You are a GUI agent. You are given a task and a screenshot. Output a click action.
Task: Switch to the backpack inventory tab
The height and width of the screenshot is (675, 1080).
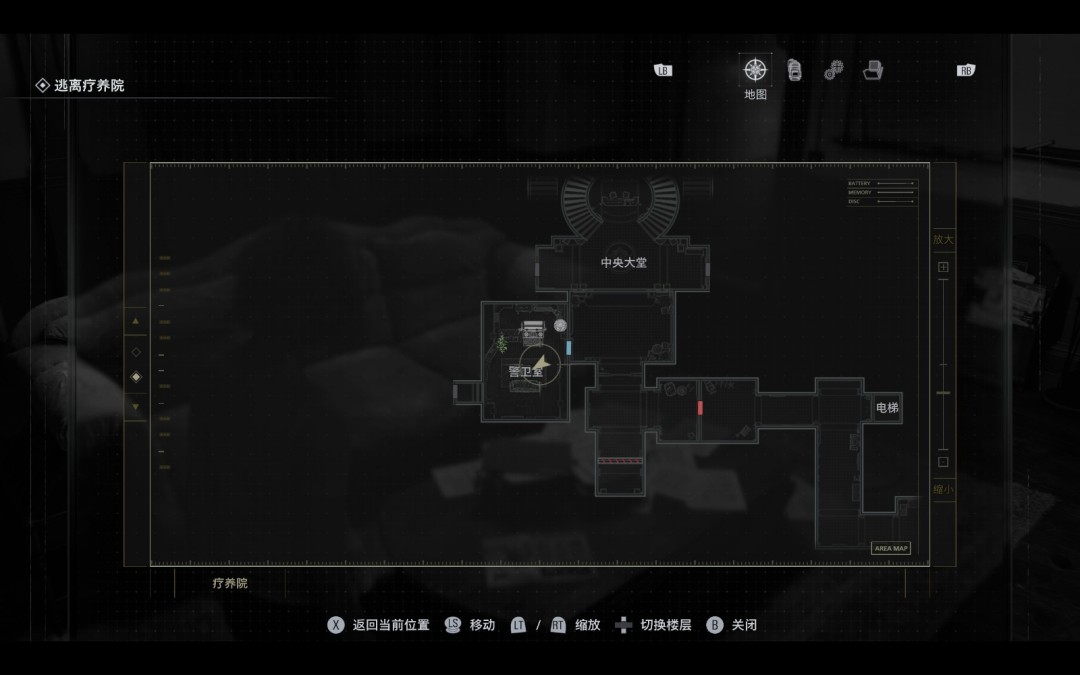click(794, 70)
